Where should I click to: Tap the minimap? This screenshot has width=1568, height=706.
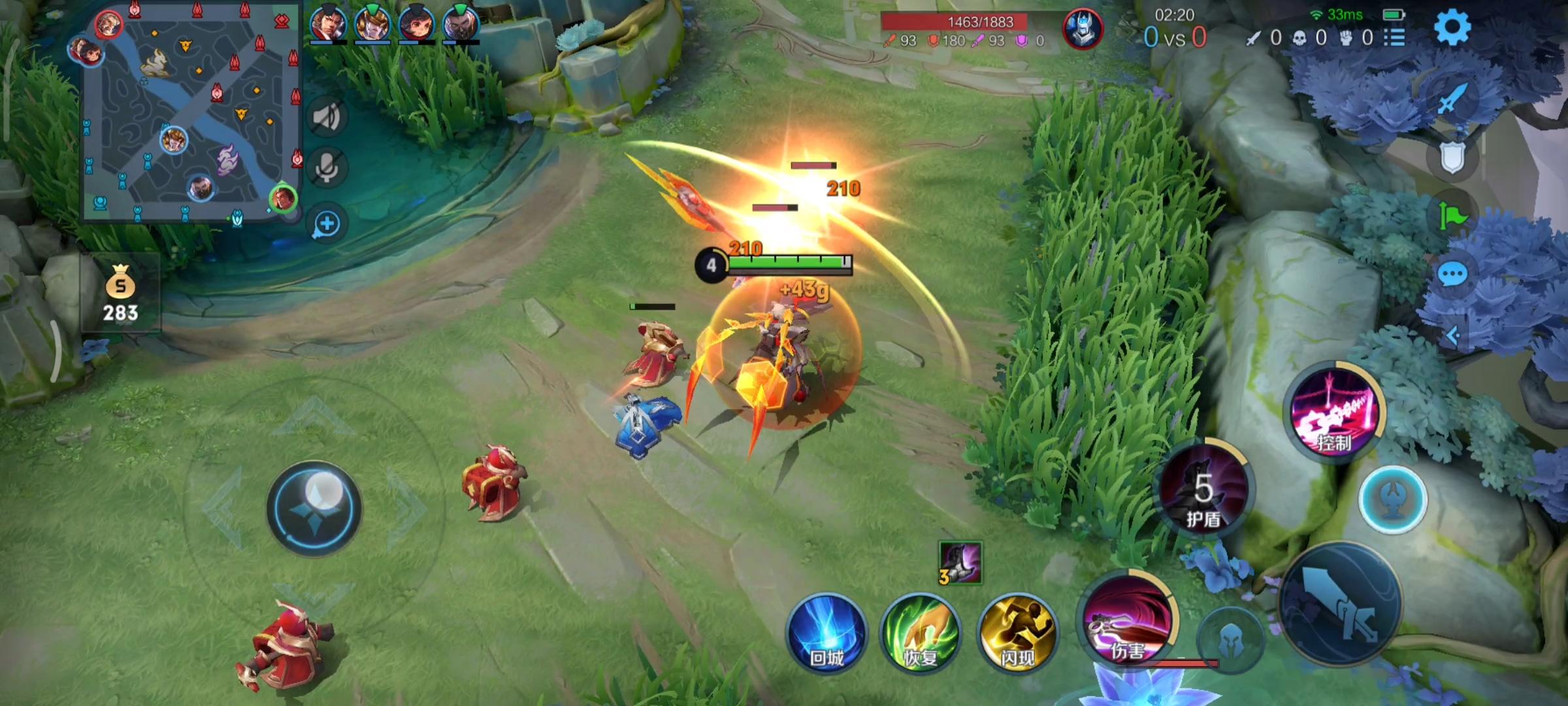191,111
